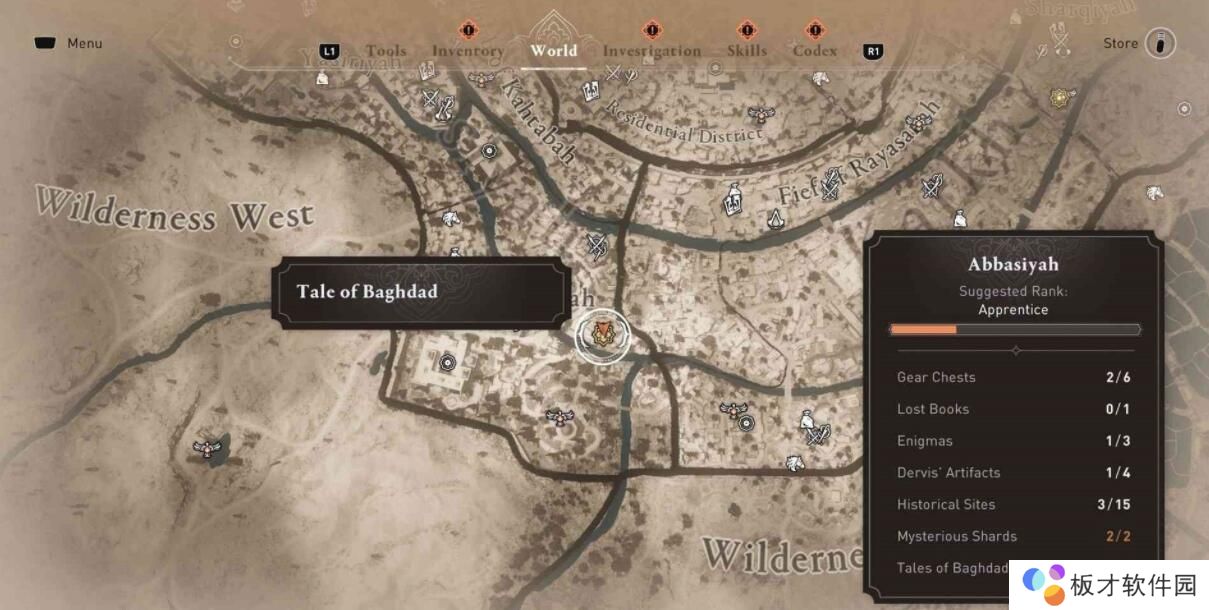Open the Skills tab
The image size is (1209, 610).
(x=746, y=51)
